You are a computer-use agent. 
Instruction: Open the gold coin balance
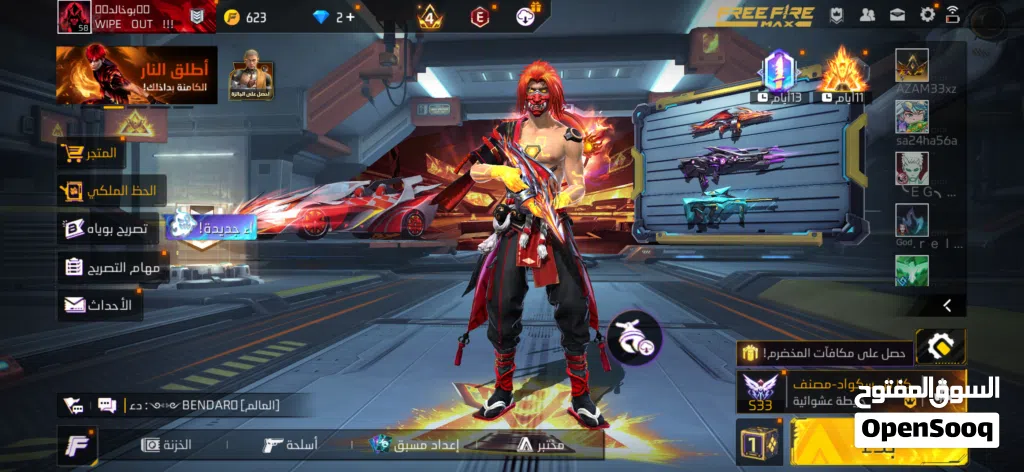click(x=246, y=17)
